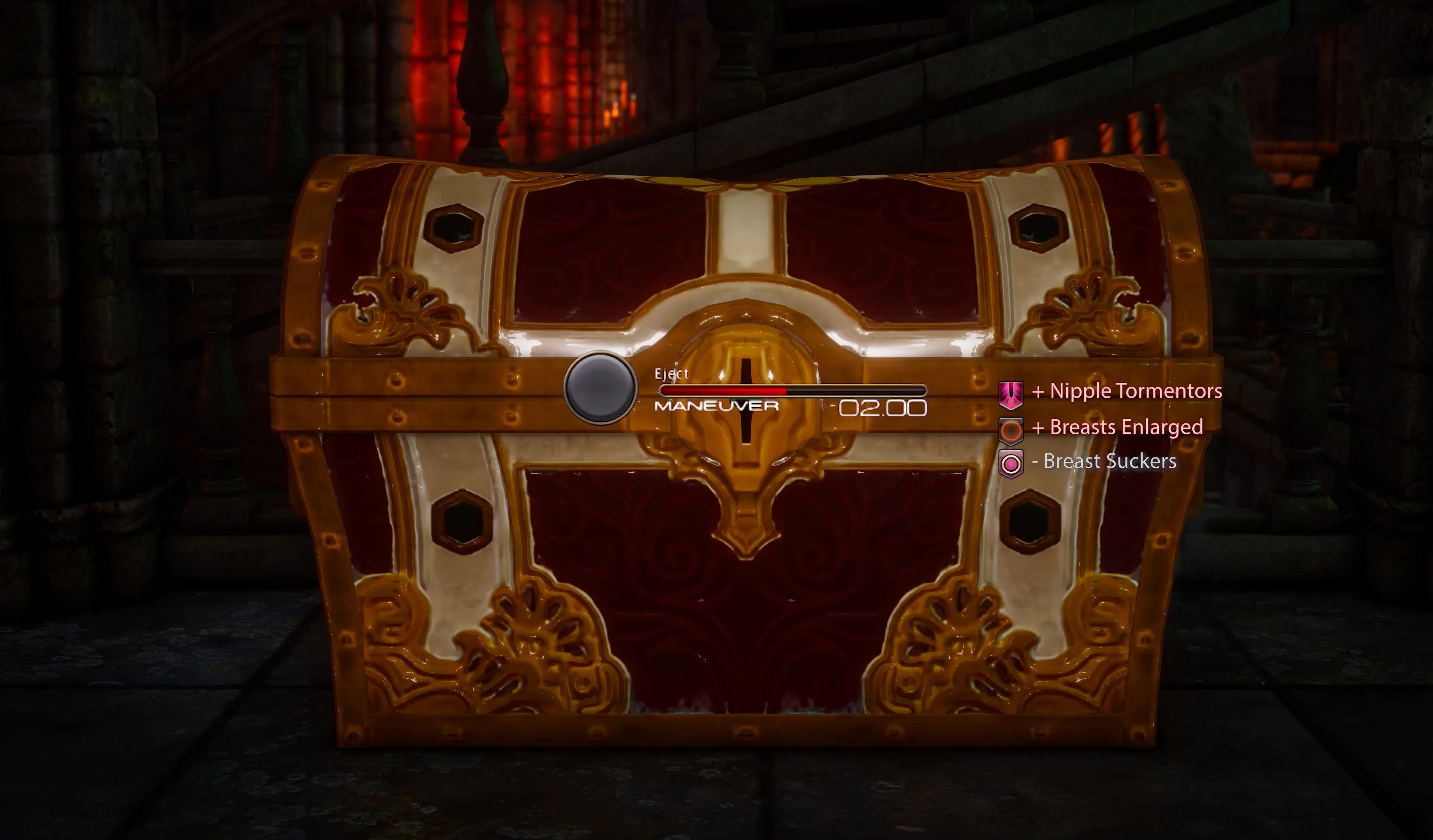Inspect the Breasts Enlarged status icon

point(1011,430)
